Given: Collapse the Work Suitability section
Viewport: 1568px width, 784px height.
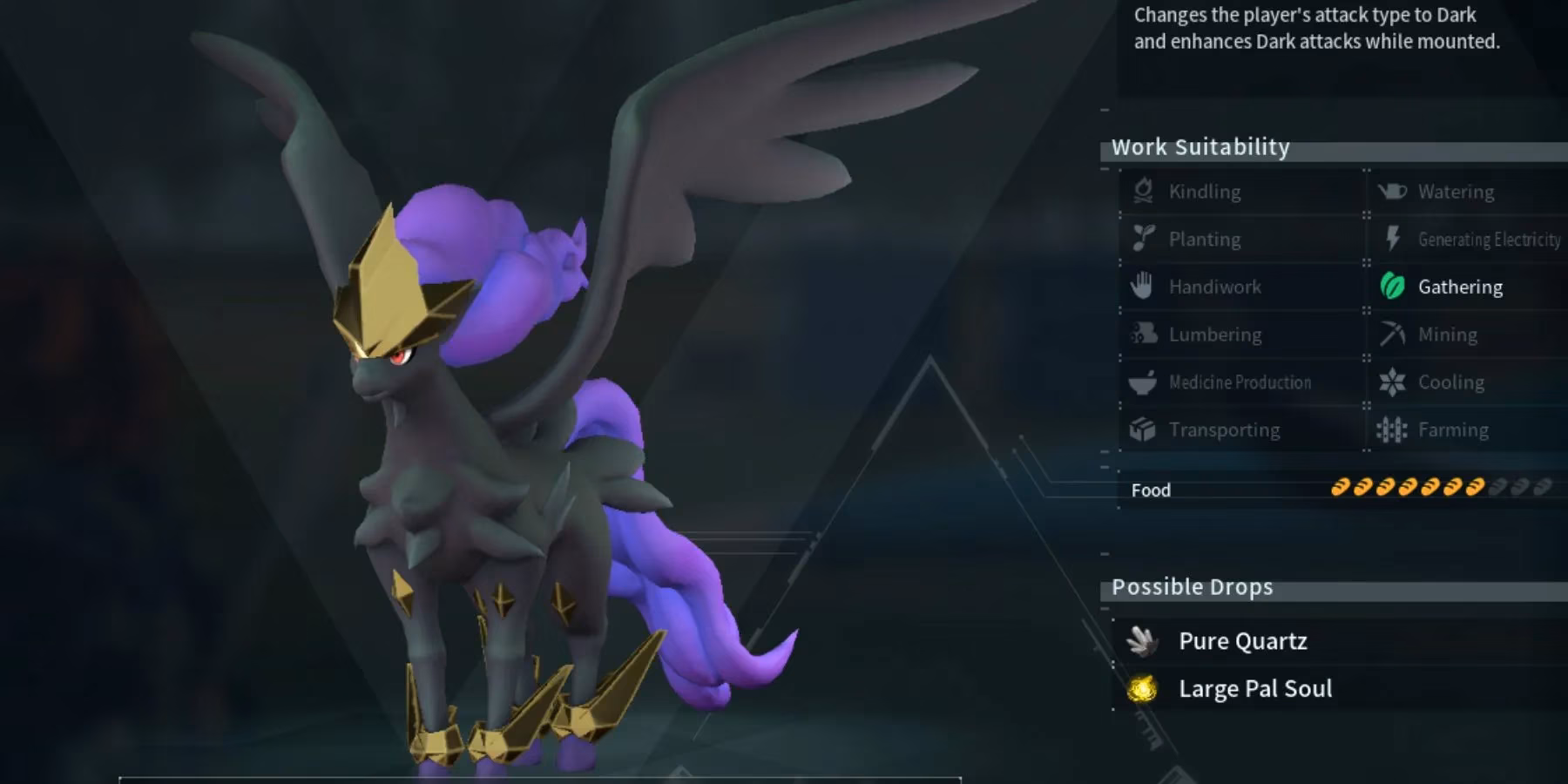Looking at the screenshot, I should pyautogui.click(x=1200, y=146).
